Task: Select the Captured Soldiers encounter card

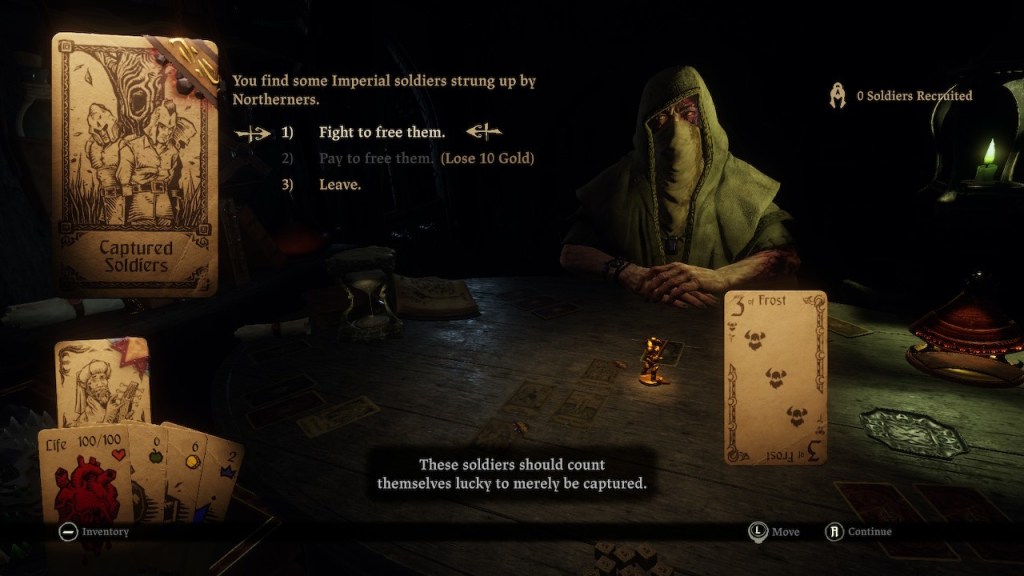Action: 134,166
